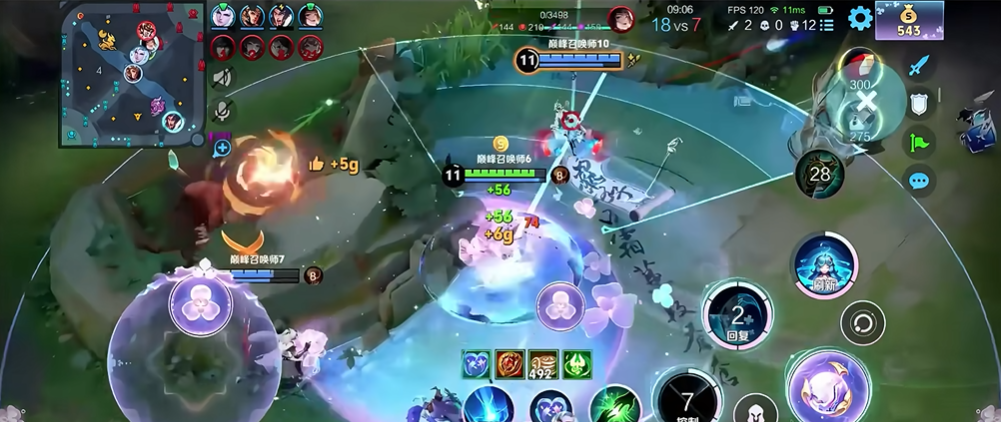Select the blue heart item icon
The height and width of the screenshot is (422, 1001).
pyautogui.click(x=476, y=364)
